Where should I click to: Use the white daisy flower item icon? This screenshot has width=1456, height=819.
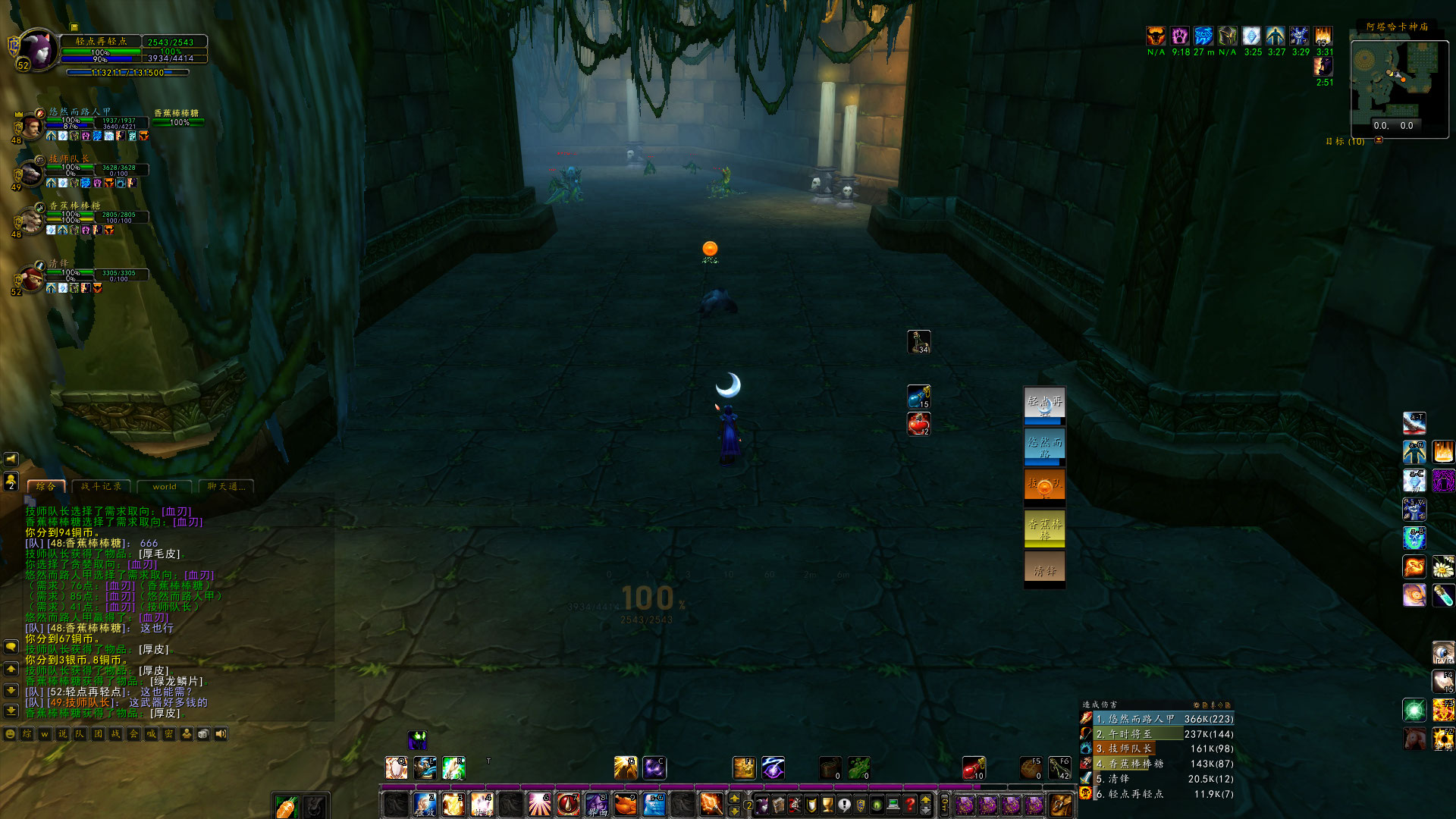point(1443,566)
